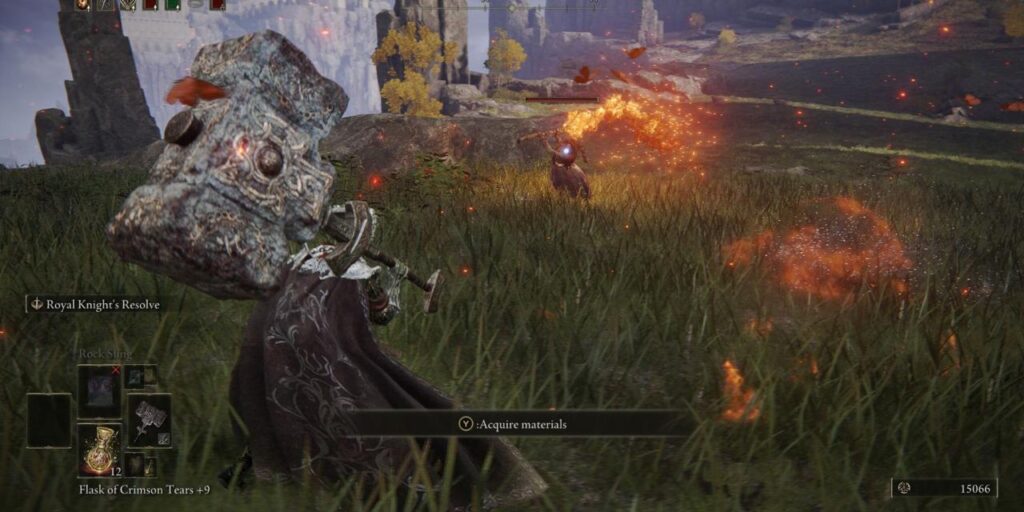Viewport: 1024px width, 512px height.
Task: Click the green buff status icon
Action: tap(172, 5)
